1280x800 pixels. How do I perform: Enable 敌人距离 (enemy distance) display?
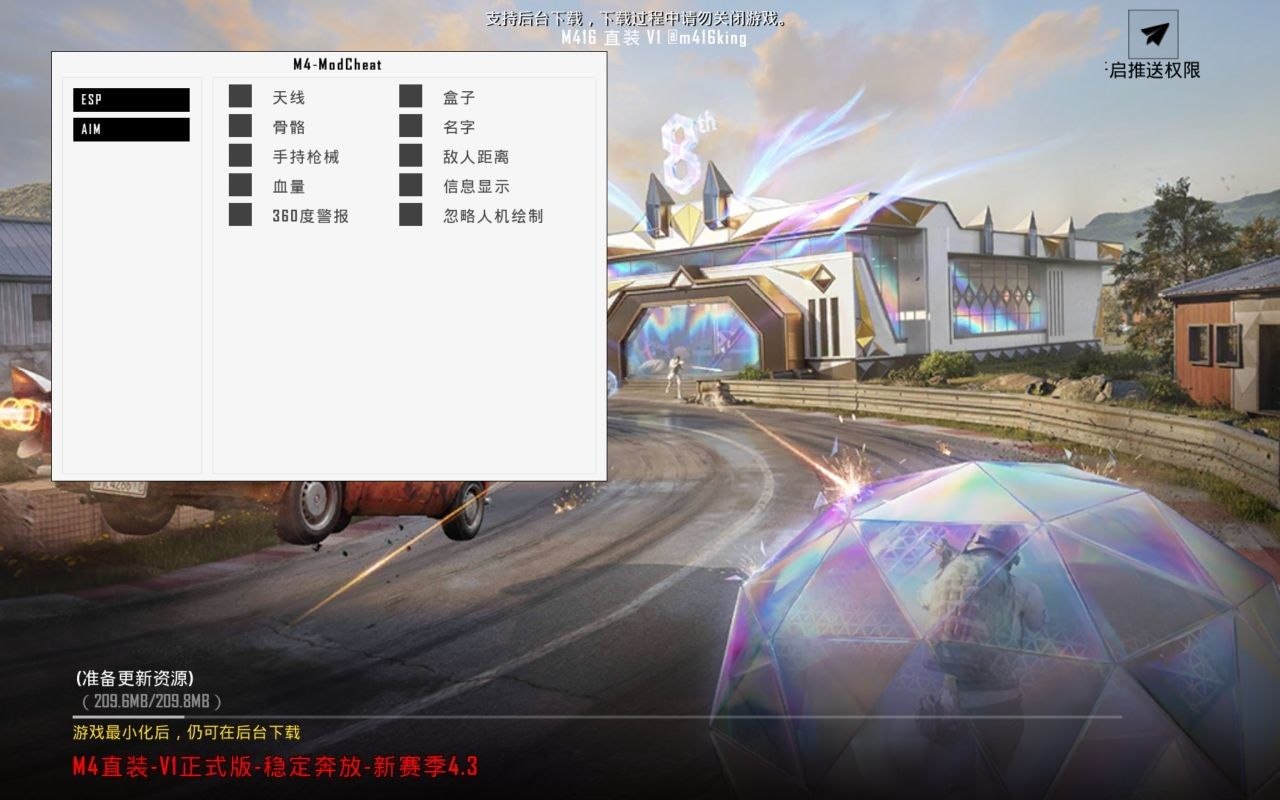410,156
